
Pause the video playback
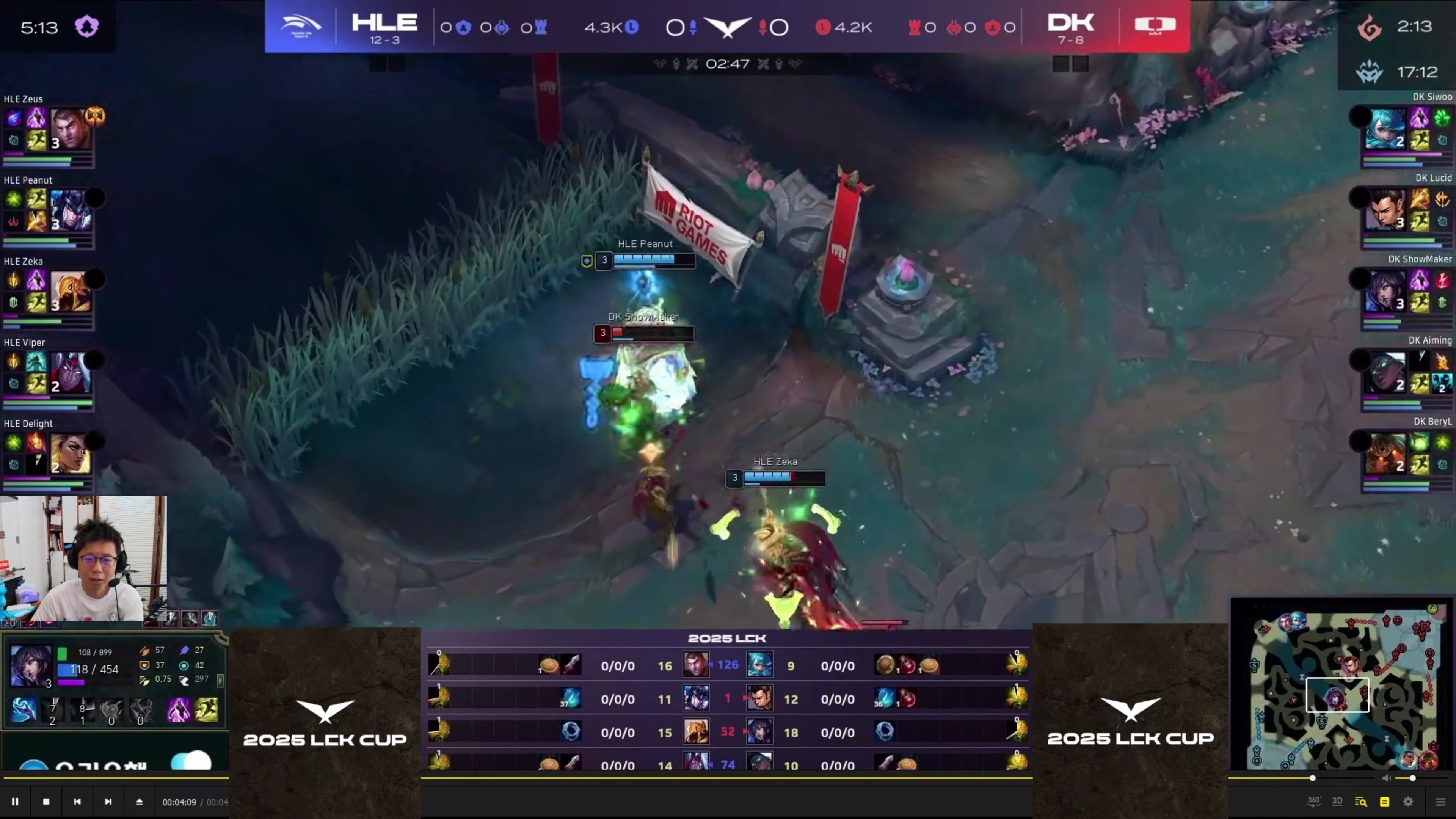point(15,802)
